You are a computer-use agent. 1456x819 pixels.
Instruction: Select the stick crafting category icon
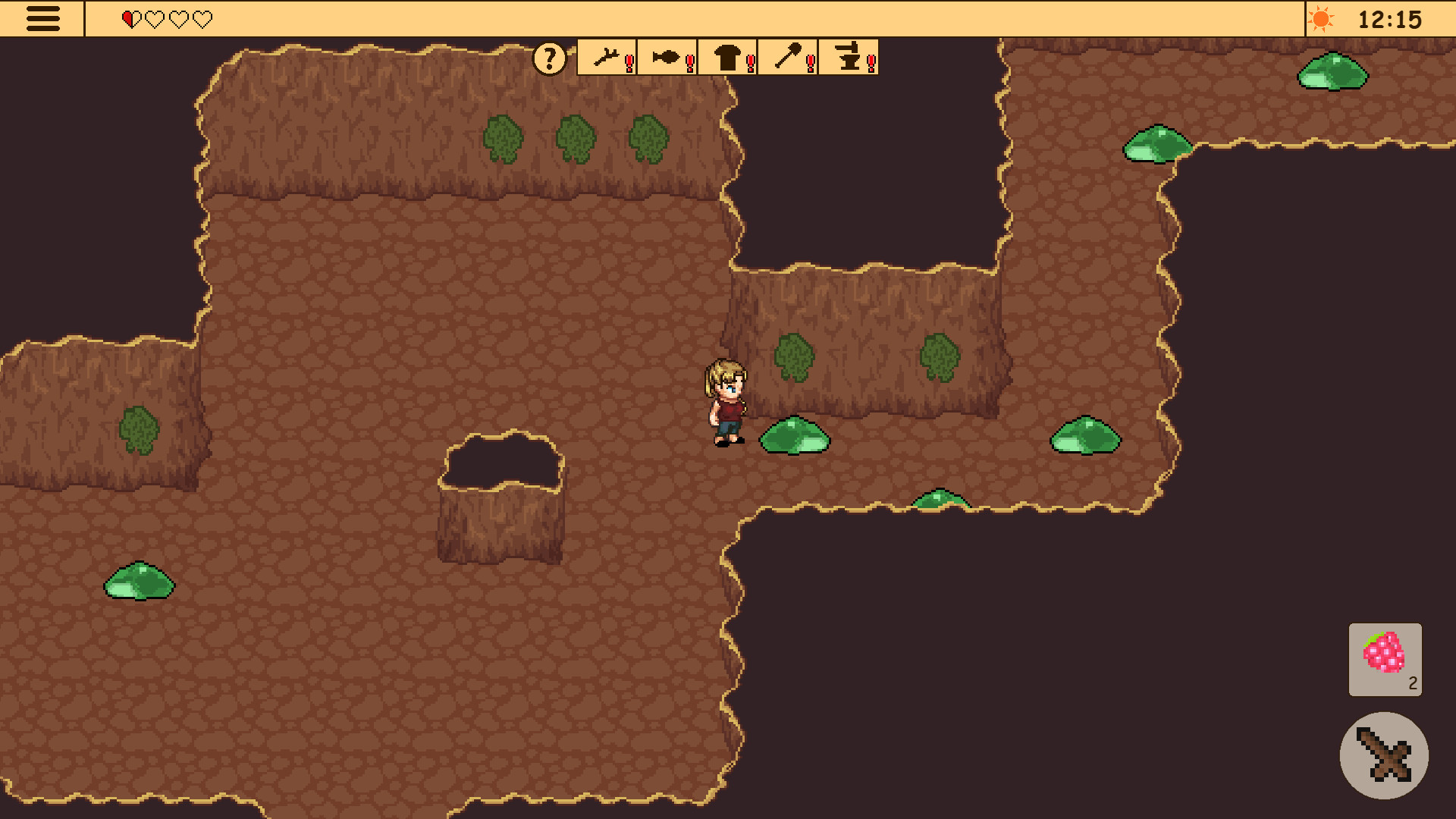click(607, 58)
